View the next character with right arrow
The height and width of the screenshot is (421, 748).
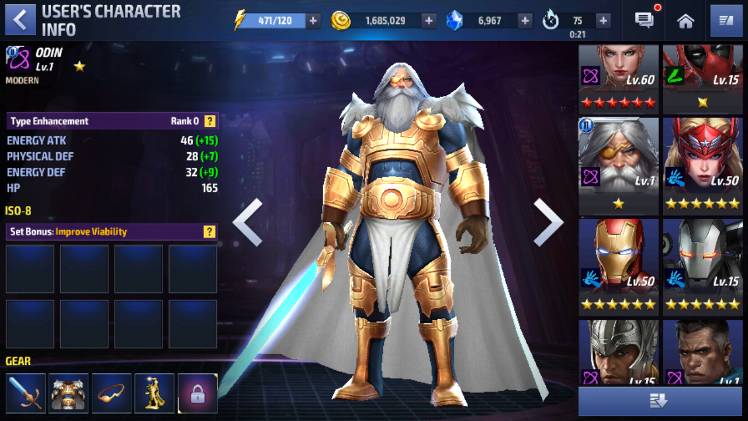(547, 222)
